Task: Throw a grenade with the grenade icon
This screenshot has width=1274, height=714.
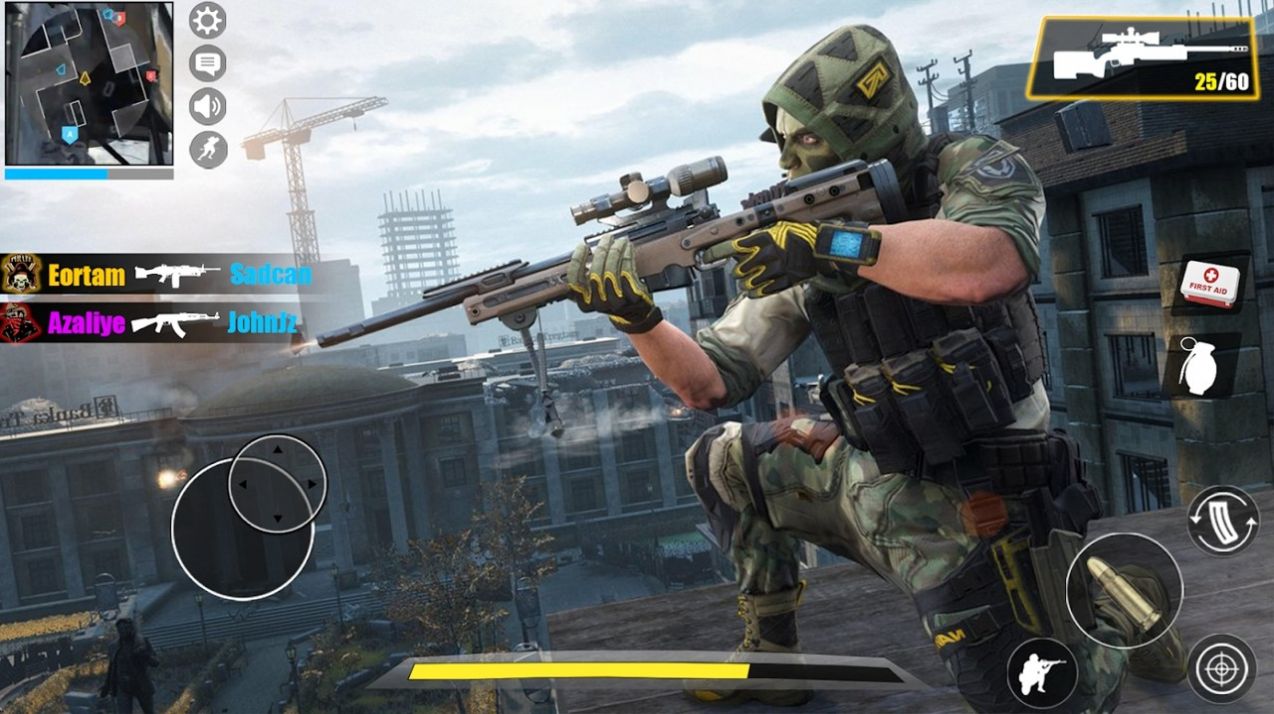Action: pyautogui.click(x=1198, y=366)
